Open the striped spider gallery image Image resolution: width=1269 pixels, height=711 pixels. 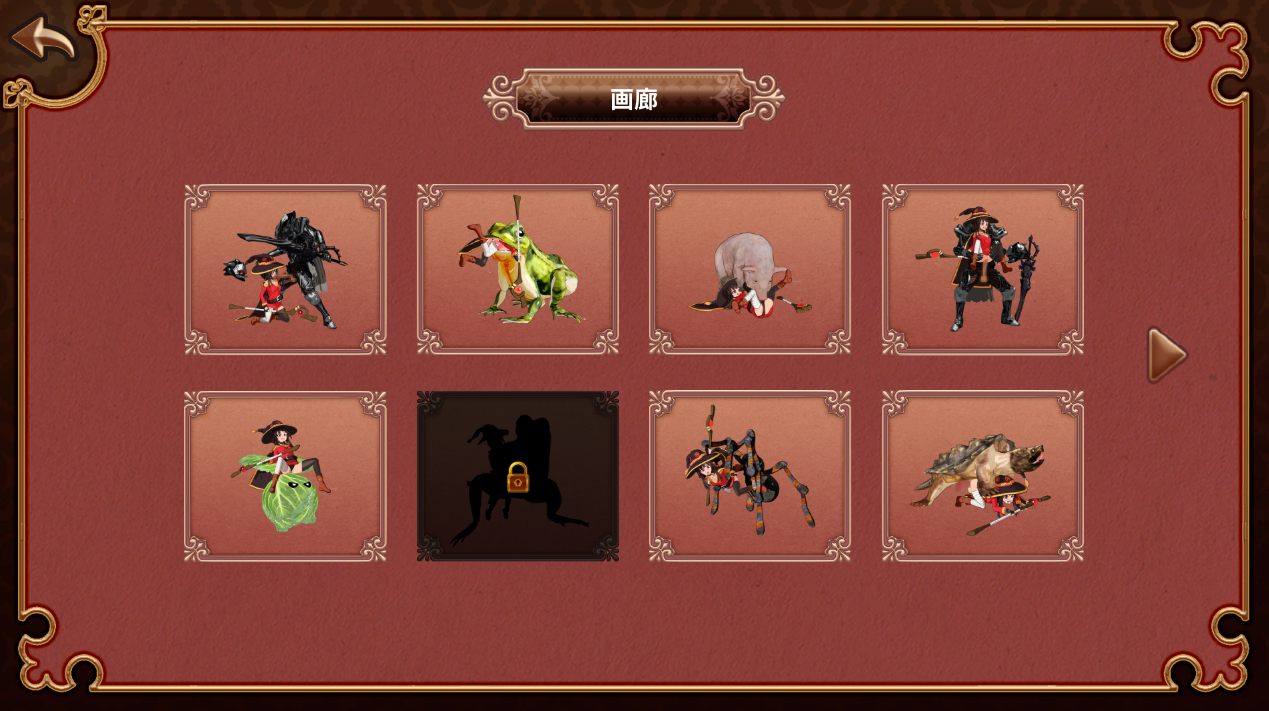tap(750, 476)
